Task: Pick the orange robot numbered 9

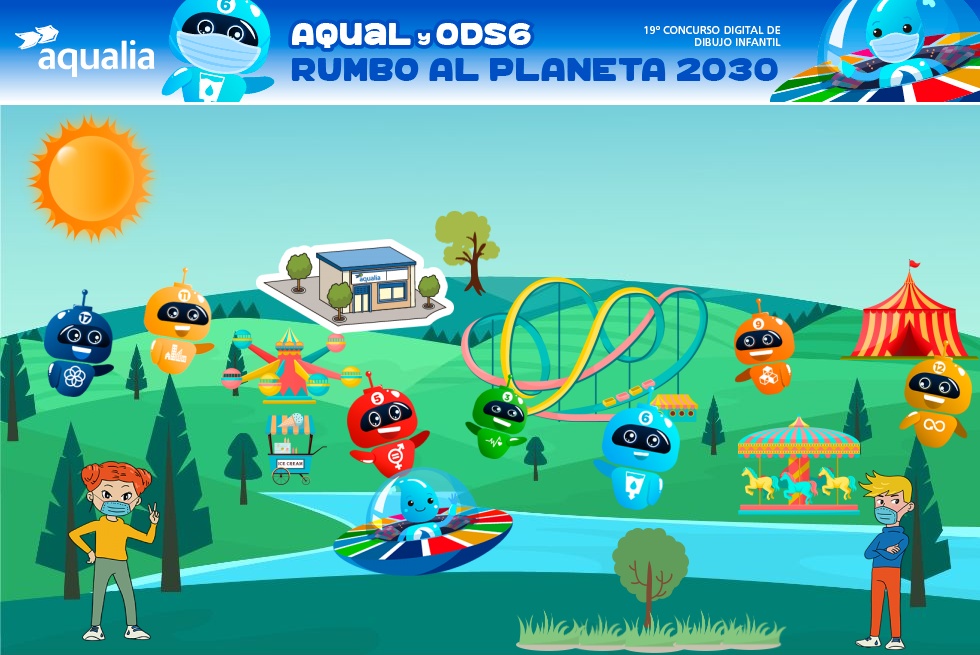Action: coord(764,349)
